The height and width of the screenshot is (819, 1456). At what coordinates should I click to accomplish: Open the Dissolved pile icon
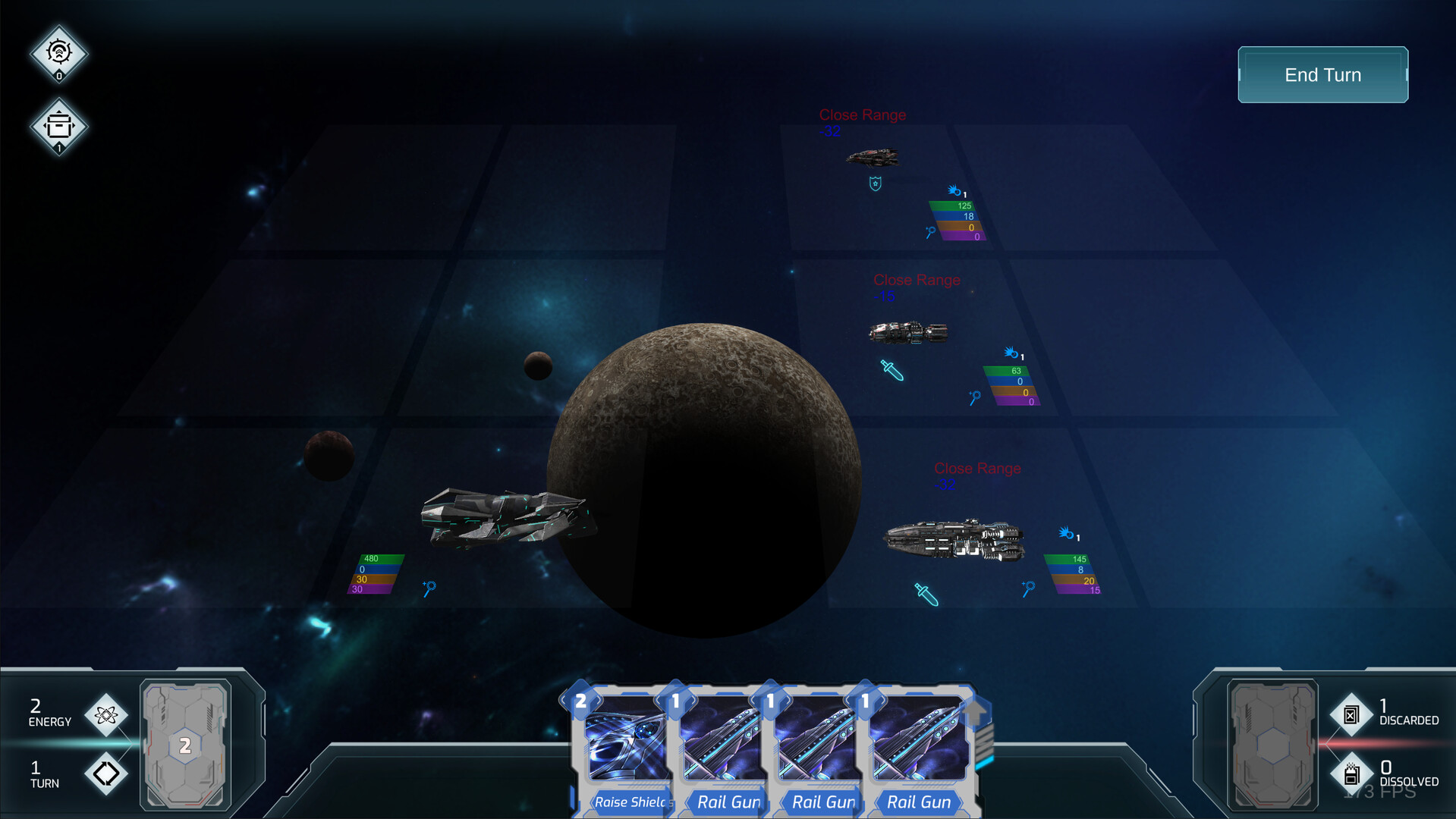[1351, 773]
